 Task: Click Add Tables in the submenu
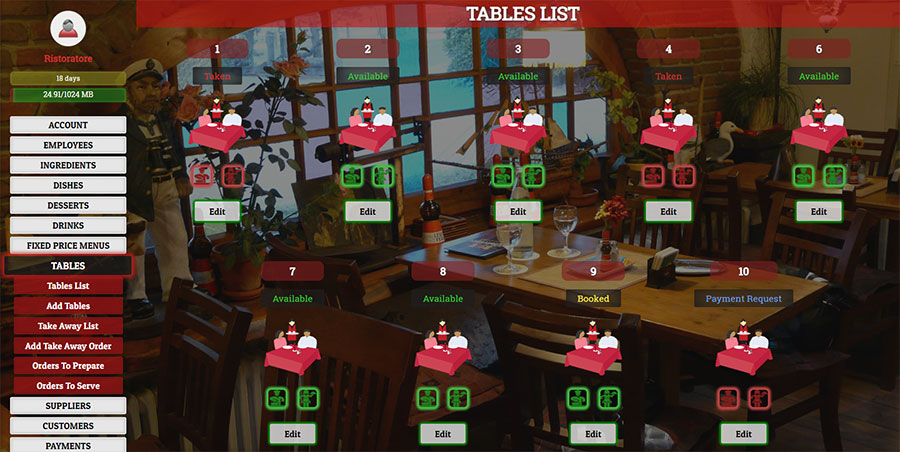point(68,306)
